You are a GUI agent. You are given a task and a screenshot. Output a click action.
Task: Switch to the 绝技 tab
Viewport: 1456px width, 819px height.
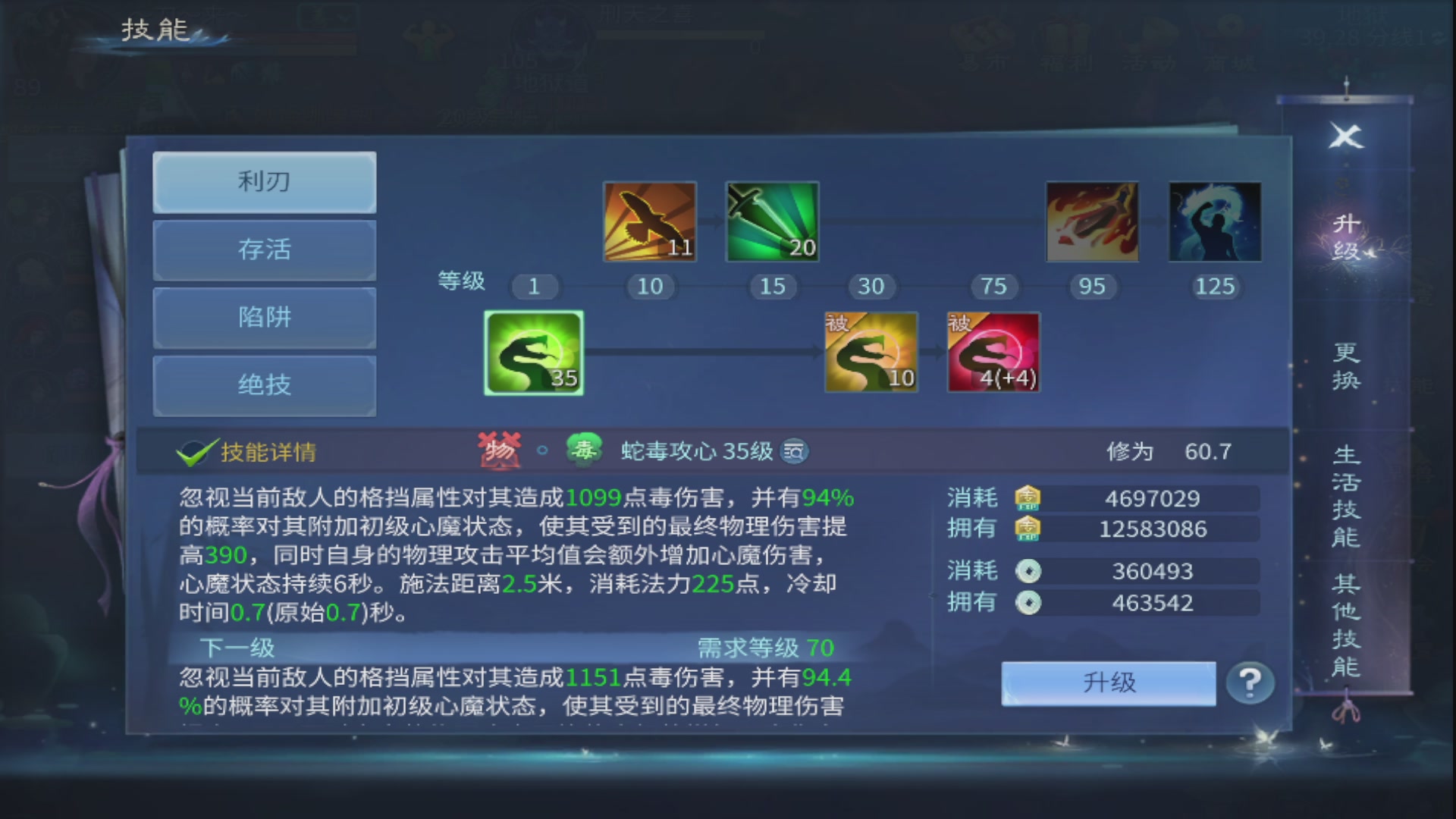[265, 385]
